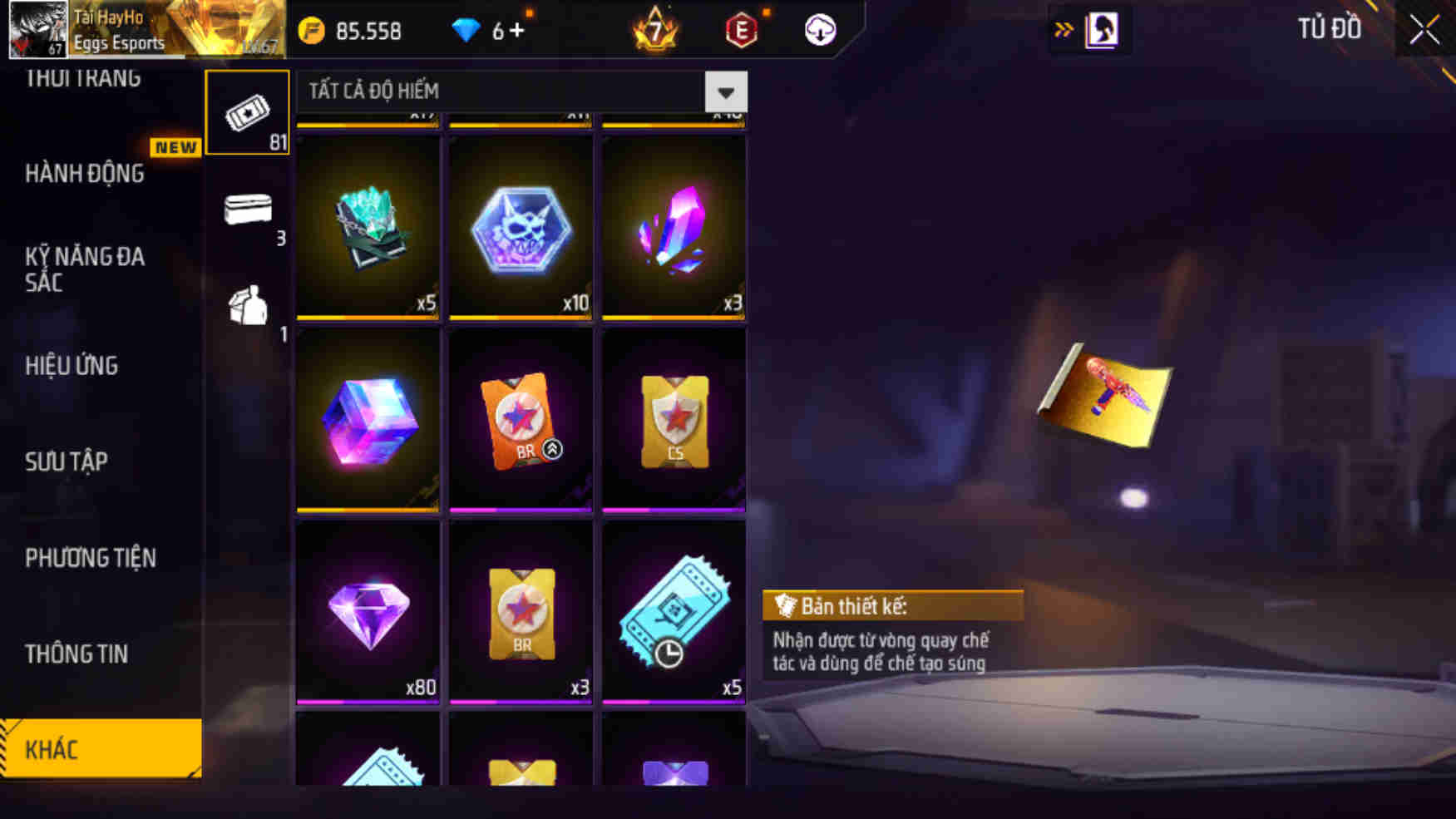
Task: Select the blue ticket item marked x5
Action: click(x=674, y=611)
